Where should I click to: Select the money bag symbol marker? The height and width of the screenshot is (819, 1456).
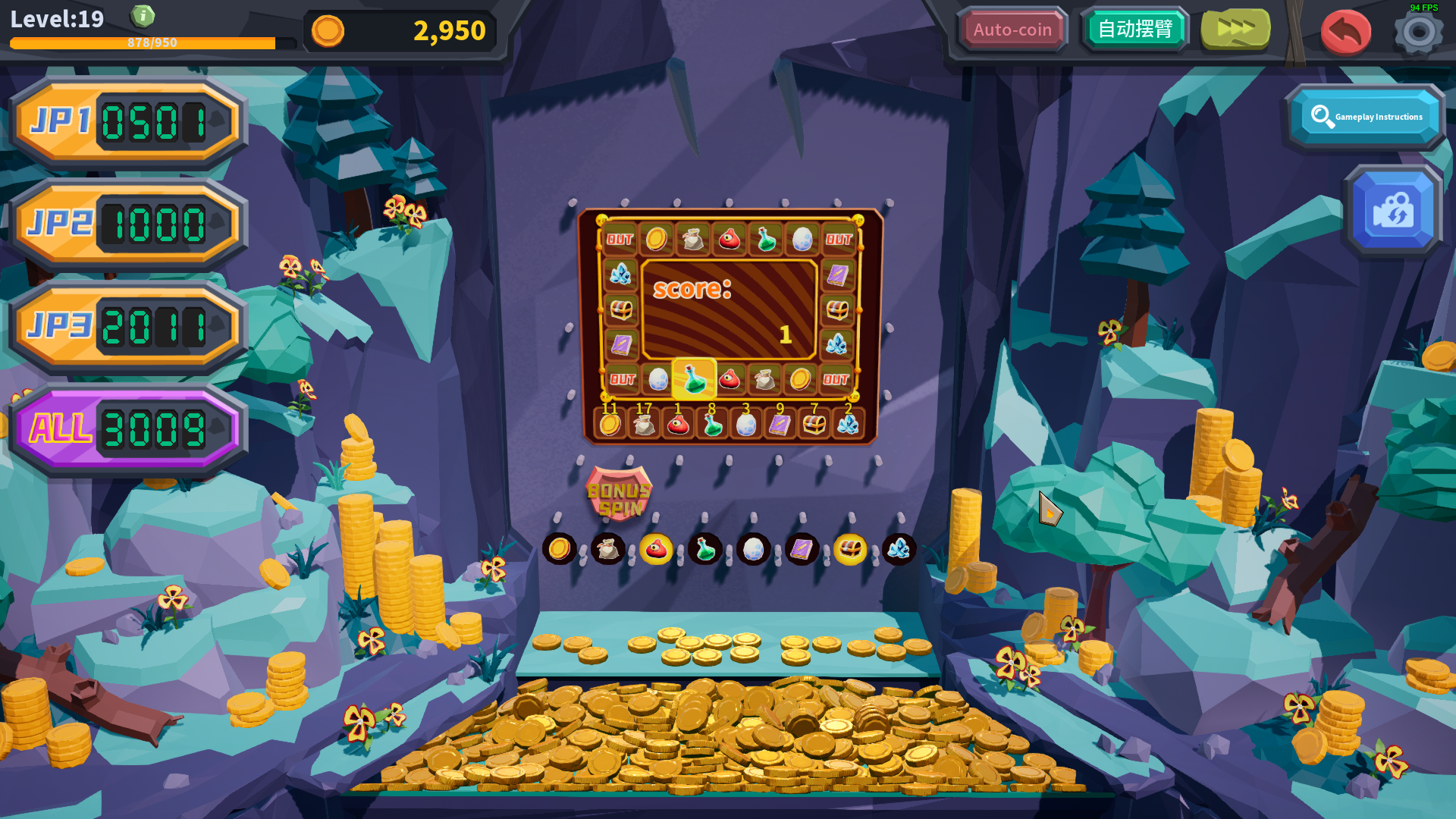click(607, 548)
